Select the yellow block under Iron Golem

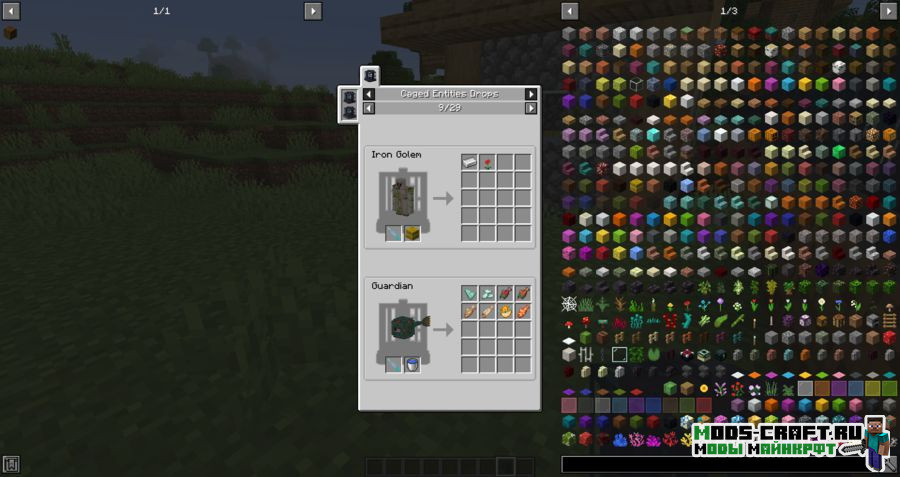coord(412,233)
